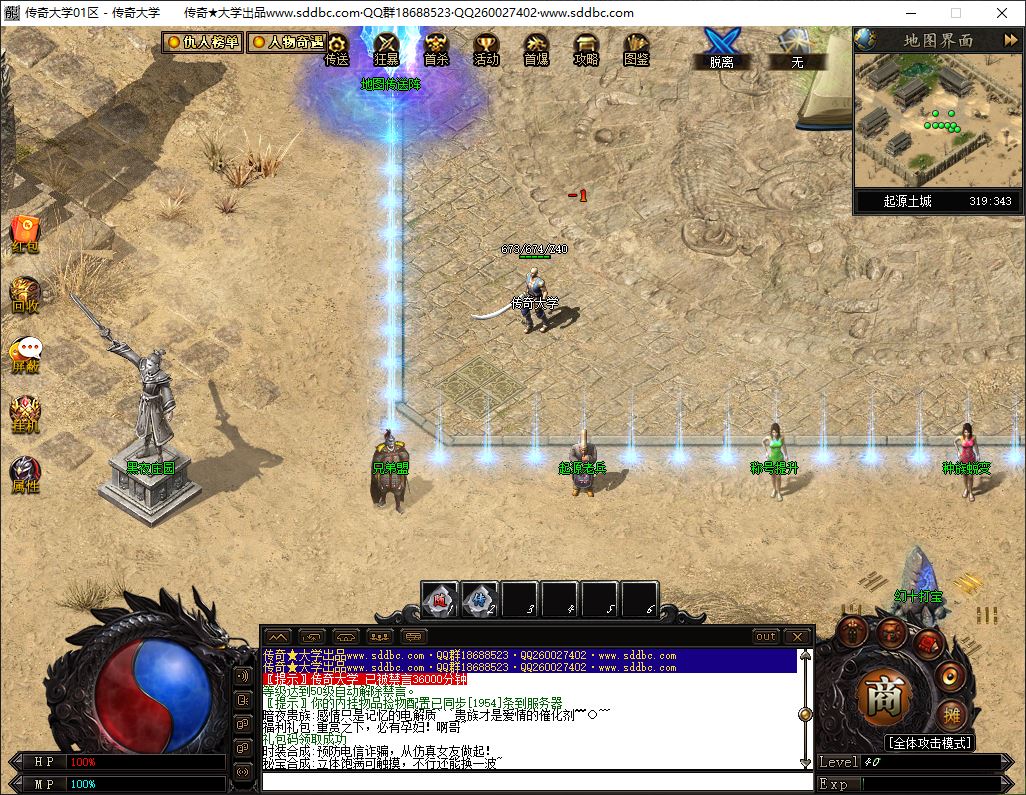Open the 商 shop round button
The height and width of the screenshot is (795, 1026).
tap(882, 696)
